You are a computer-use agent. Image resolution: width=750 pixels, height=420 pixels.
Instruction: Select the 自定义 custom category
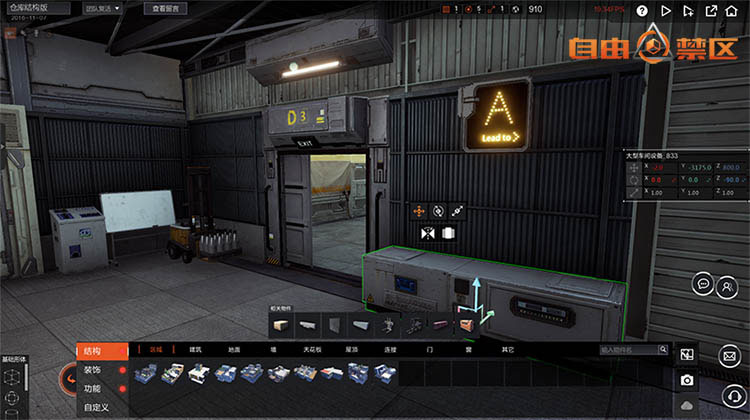97,408
